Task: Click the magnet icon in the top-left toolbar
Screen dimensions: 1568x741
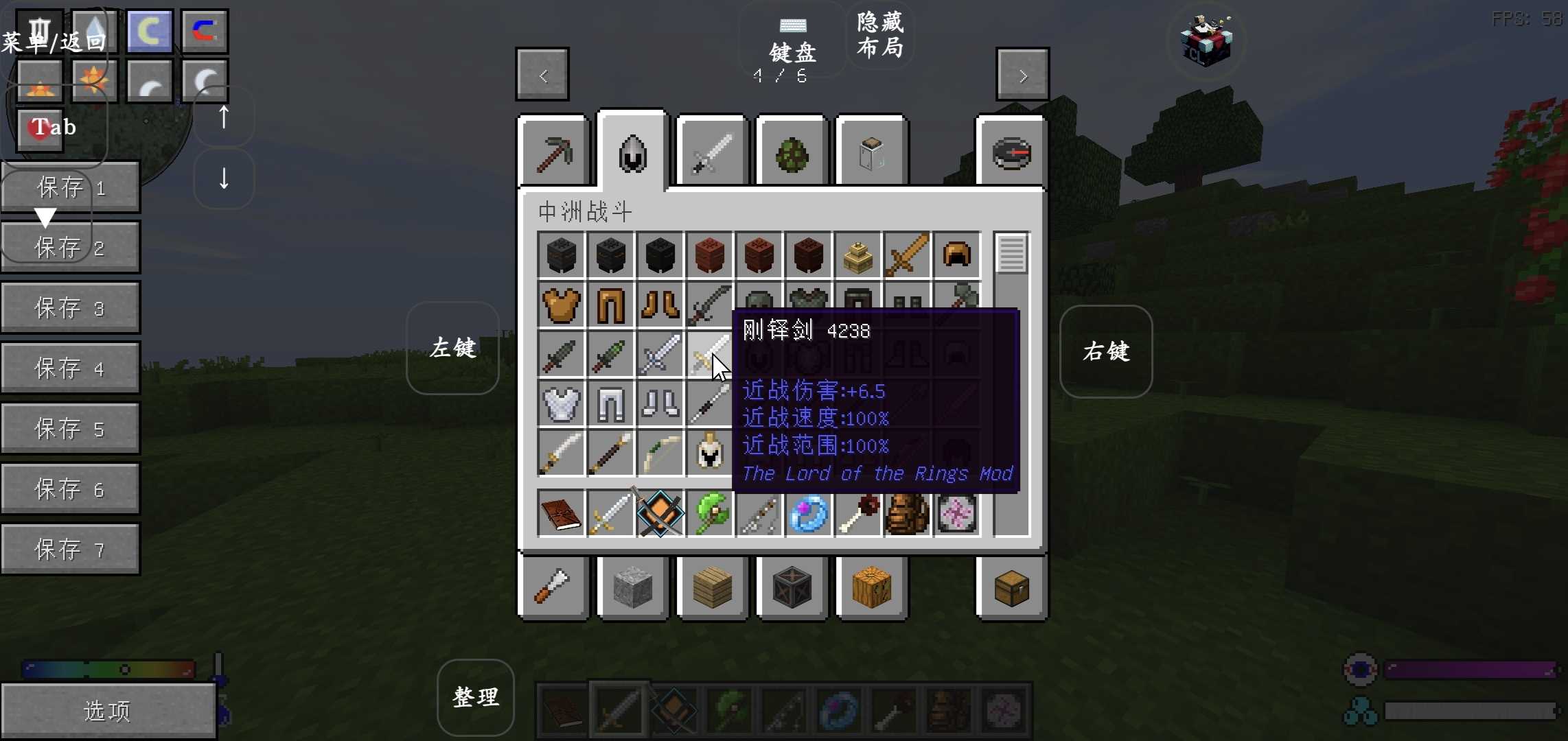Action: pos(205,30)
